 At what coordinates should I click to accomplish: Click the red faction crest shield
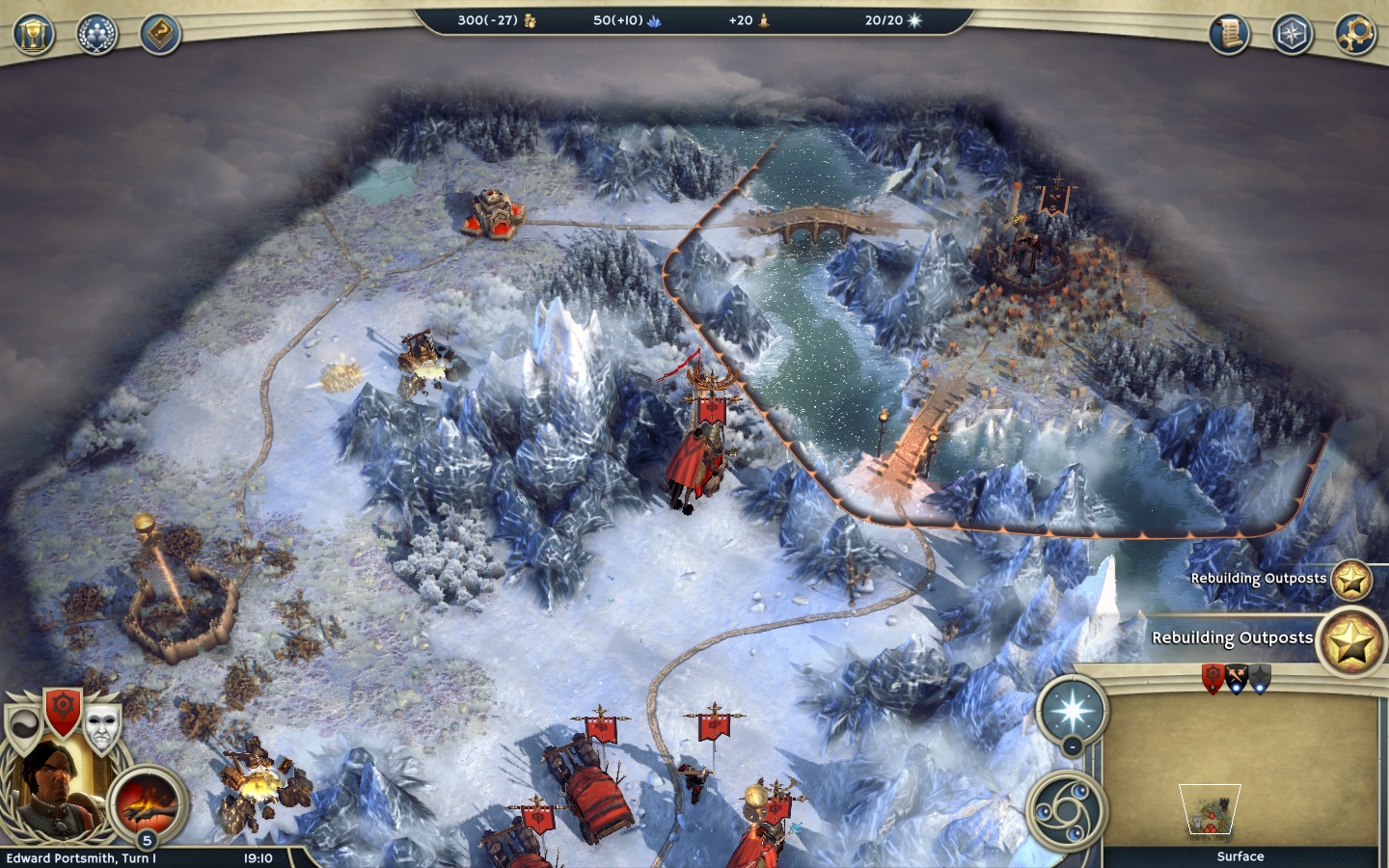click(x=64, y=710)
